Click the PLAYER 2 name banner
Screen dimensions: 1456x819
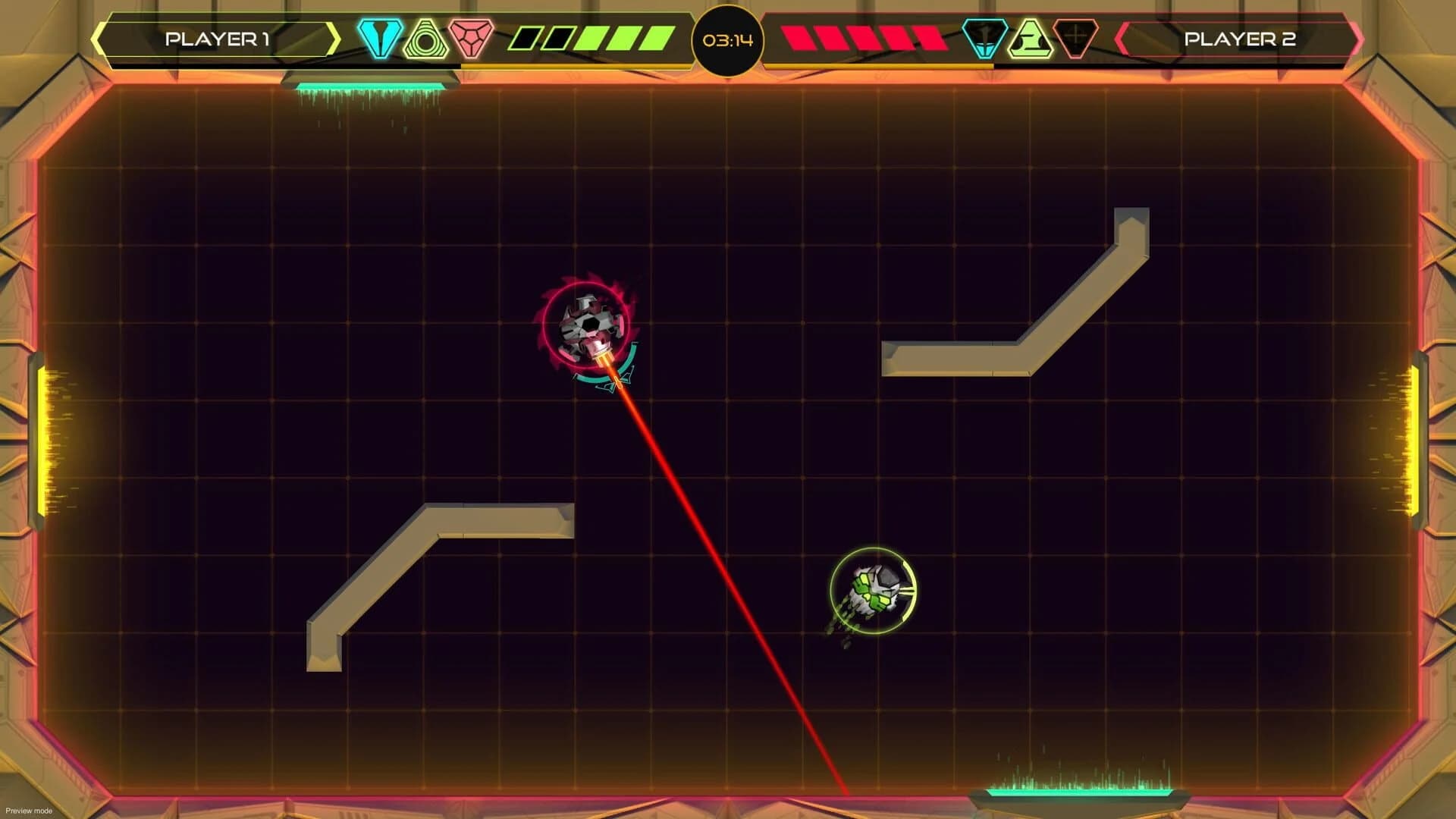tap(1241, 38)
